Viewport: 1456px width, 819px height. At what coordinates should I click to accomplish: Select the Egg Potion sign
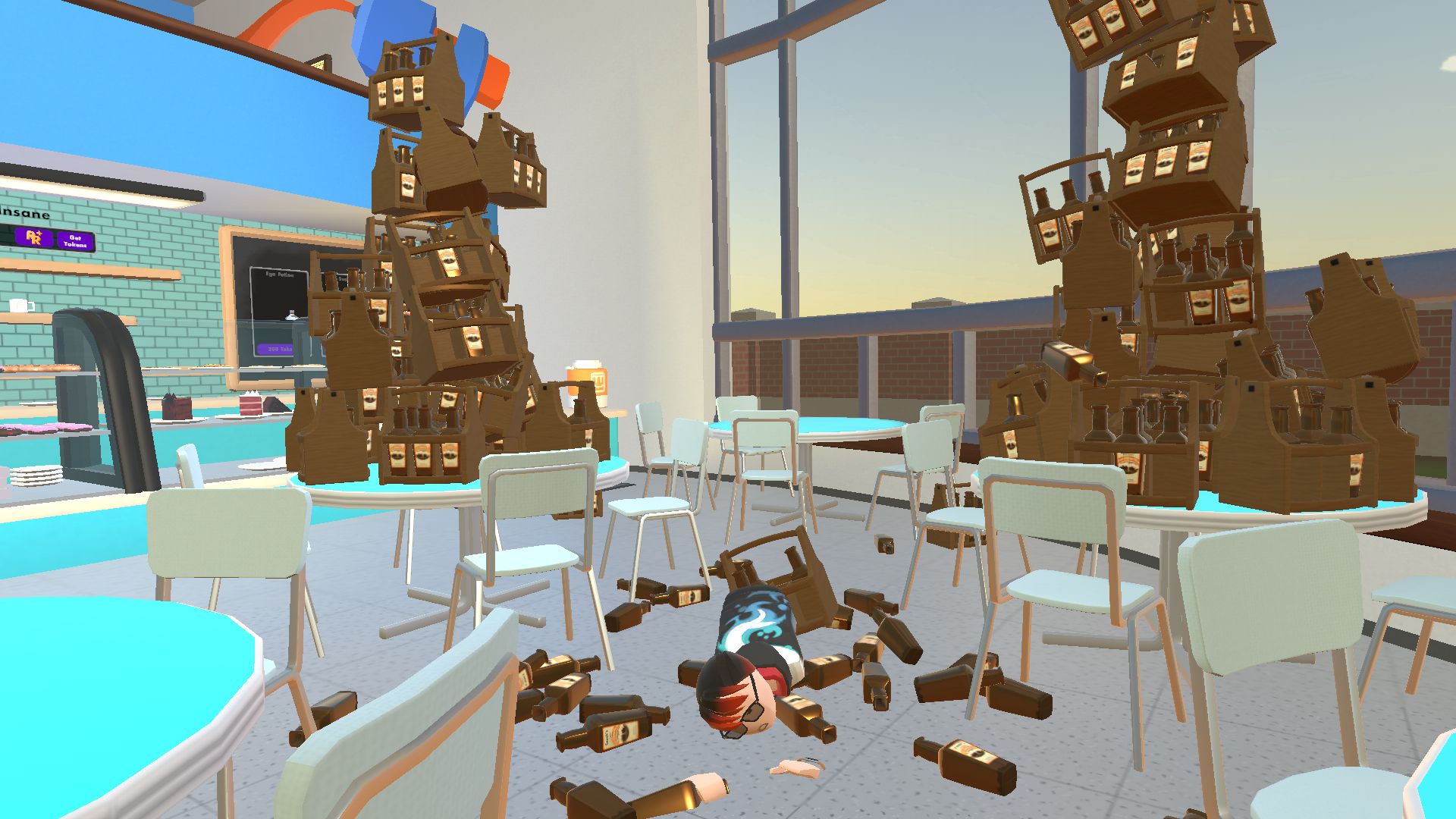[x=279, y=275]
